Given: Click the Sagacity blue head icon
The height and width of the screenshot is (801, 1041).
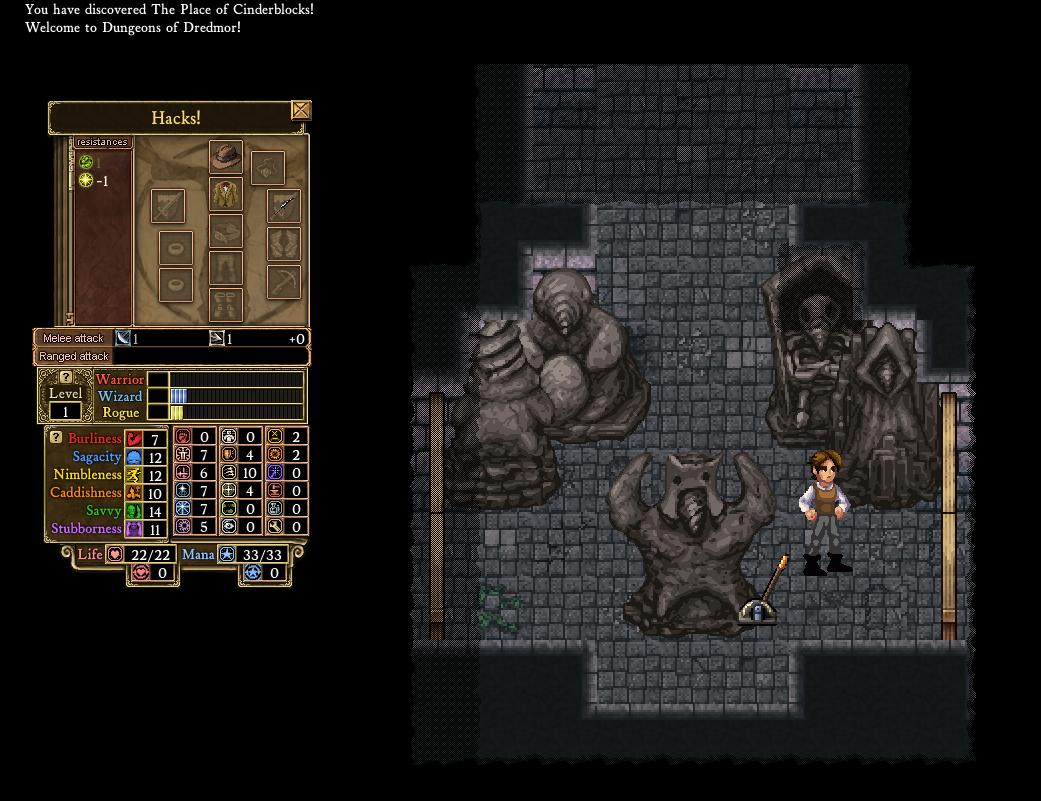Looking at the screenshot, I should (x=133, y=457).
